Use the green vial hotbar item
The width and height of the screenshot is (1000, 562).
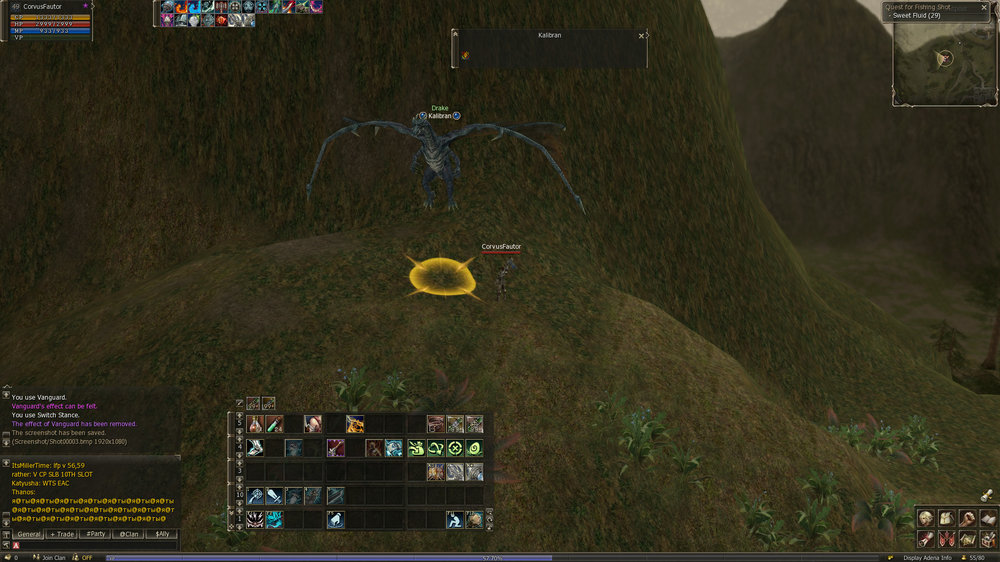(x=274, y=424)
